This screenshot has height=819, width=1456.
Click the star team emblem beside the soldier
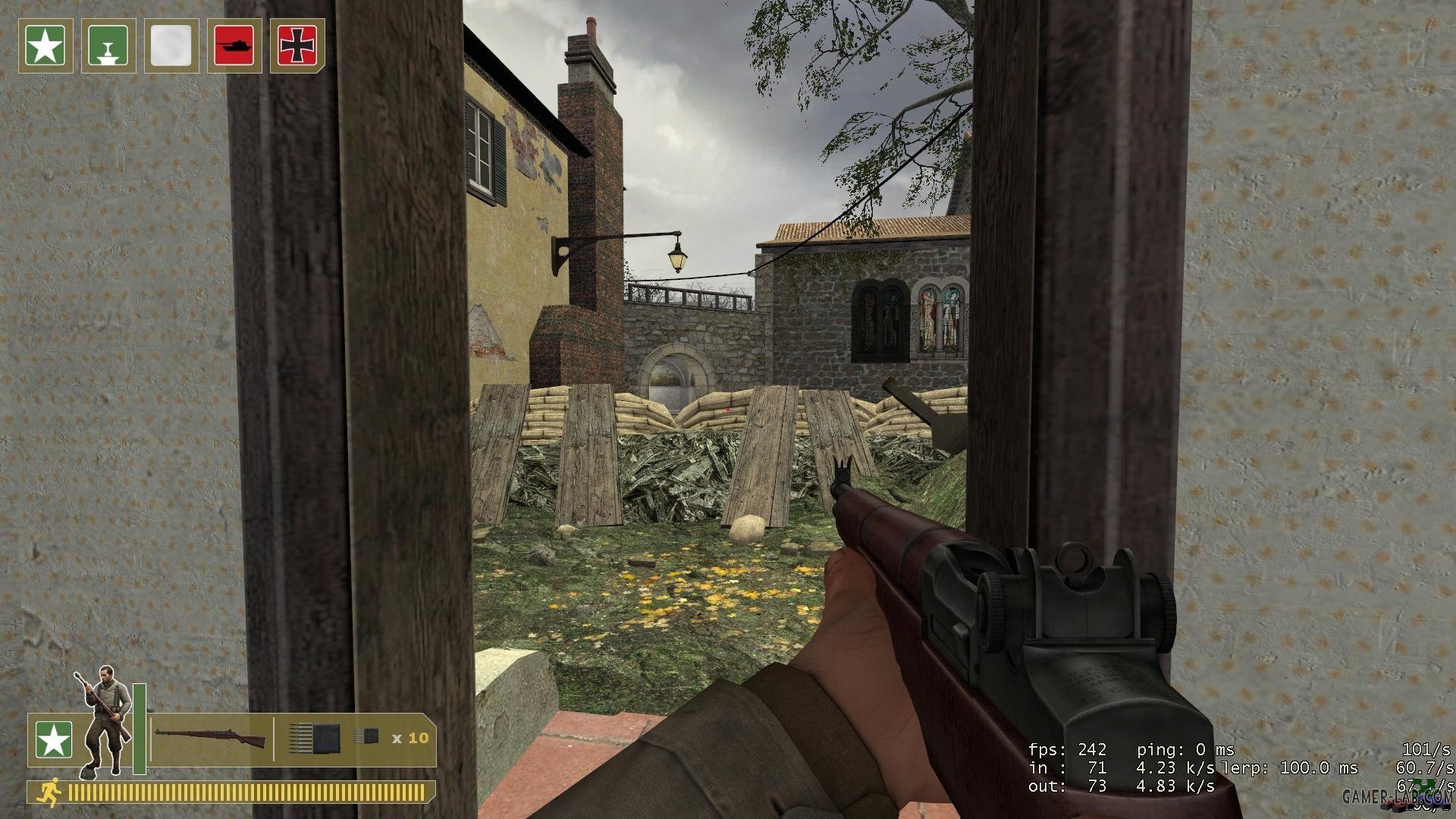pyautogui.click(x=54, y=740)
